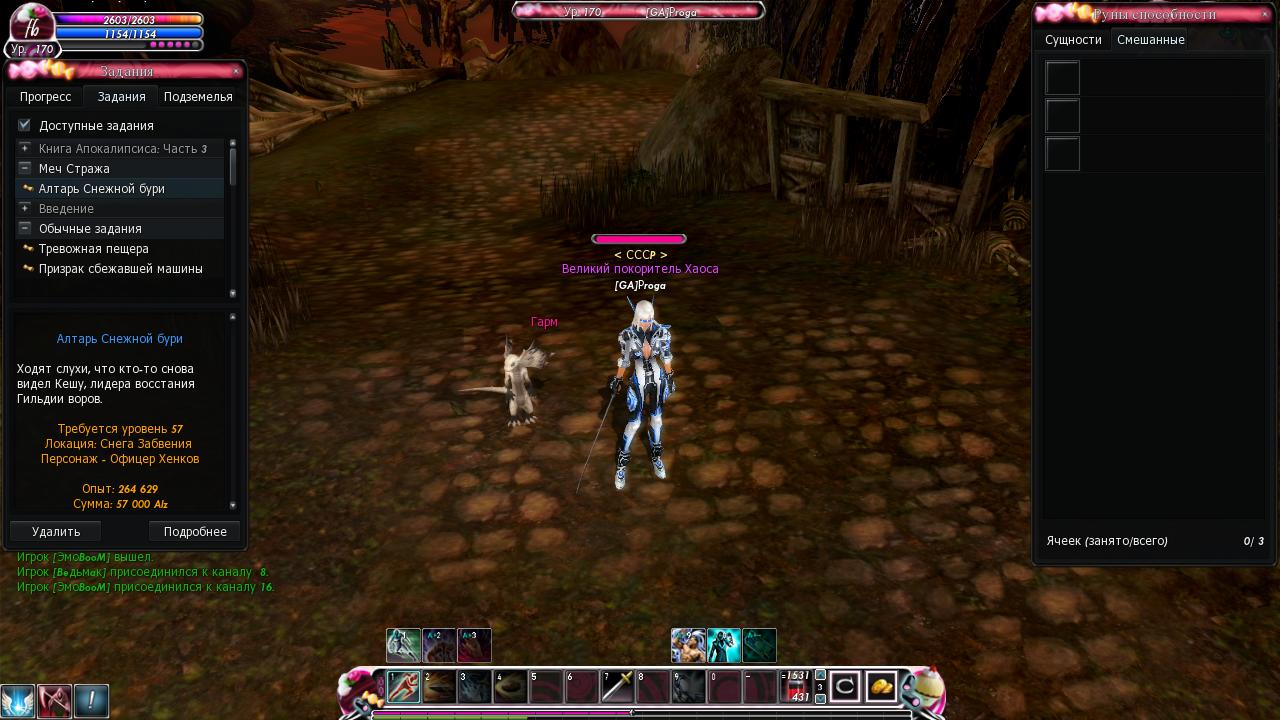This screenshot has height=720, width=1280.
Task: Select the Алтарь Снежной бури quest
Action: click(x=101, y=189)
